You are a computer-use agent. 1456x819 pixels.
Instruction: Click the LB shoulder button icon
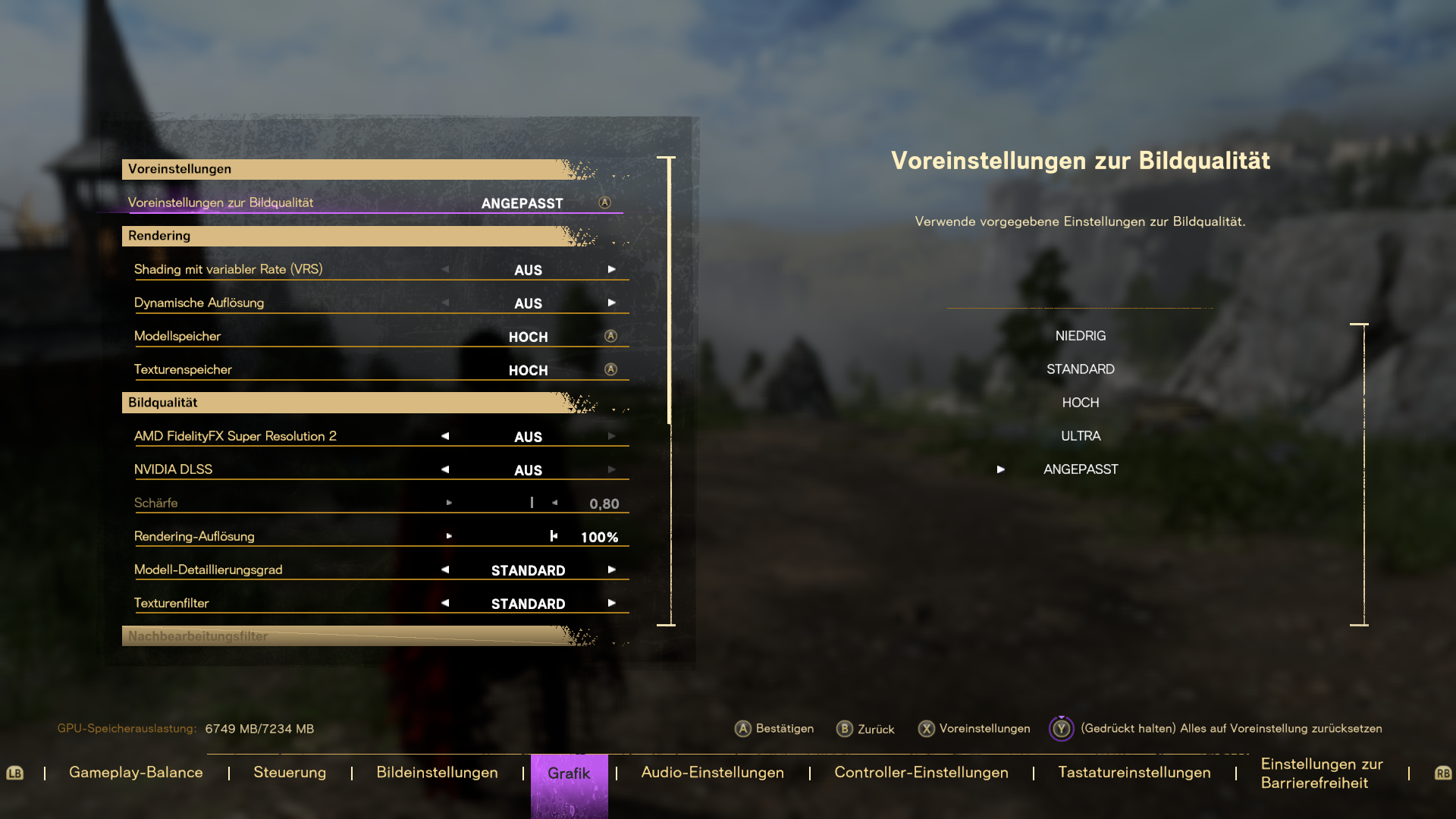pos(16,773)
